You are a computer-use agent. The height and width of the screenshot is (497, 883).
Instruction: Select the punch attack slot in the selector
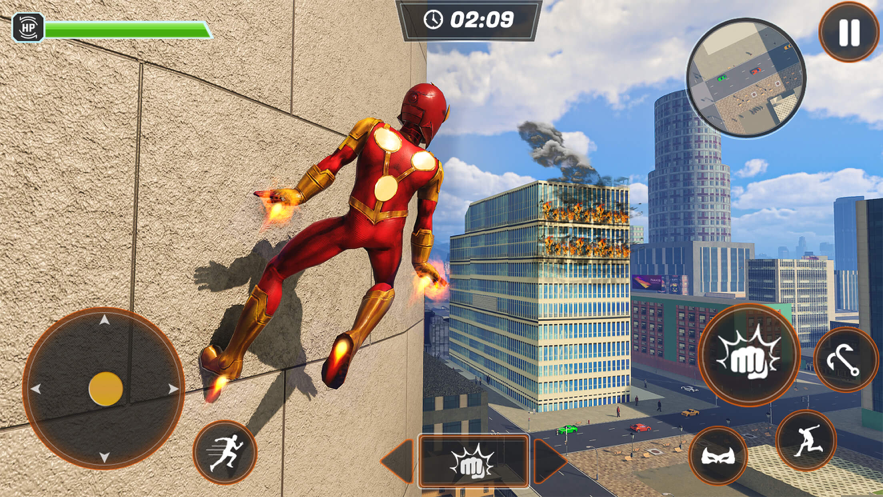click(x=473, y=461)
